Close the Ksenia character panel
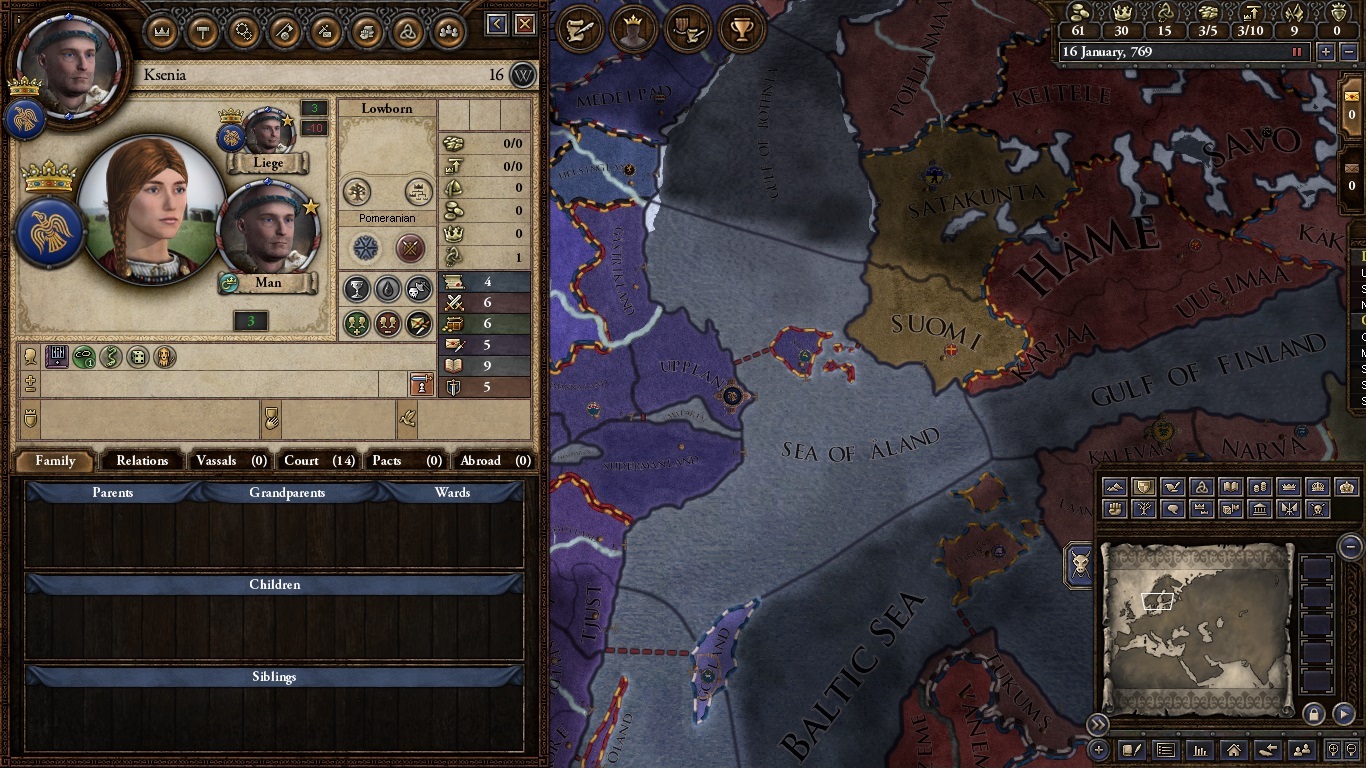 pos(525,24)
